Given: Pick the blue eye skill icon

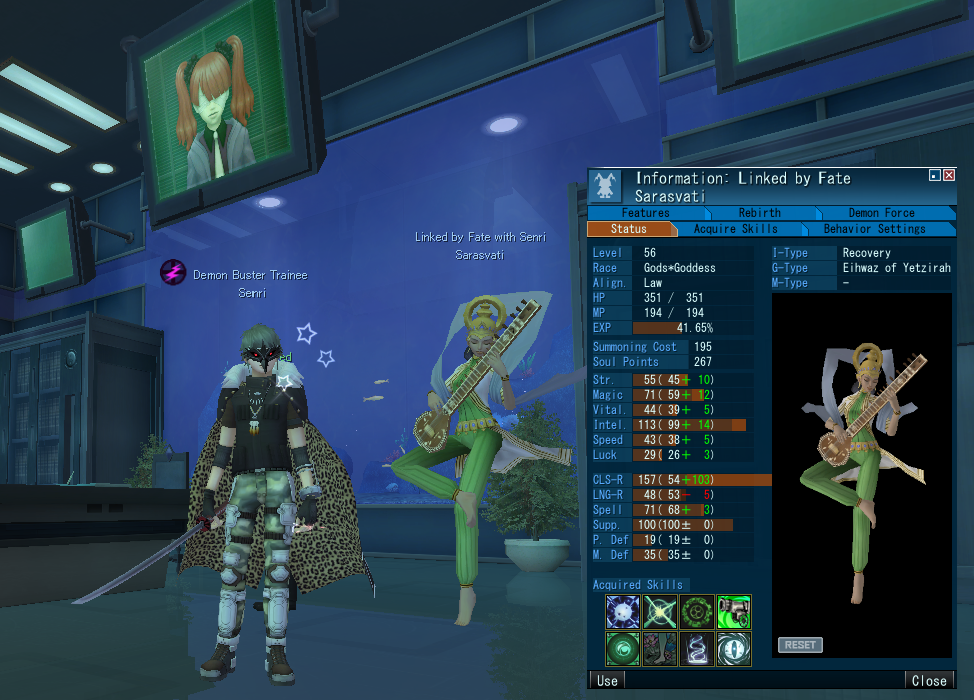Looking at the screenshot, I should click(x=734, y=649).
